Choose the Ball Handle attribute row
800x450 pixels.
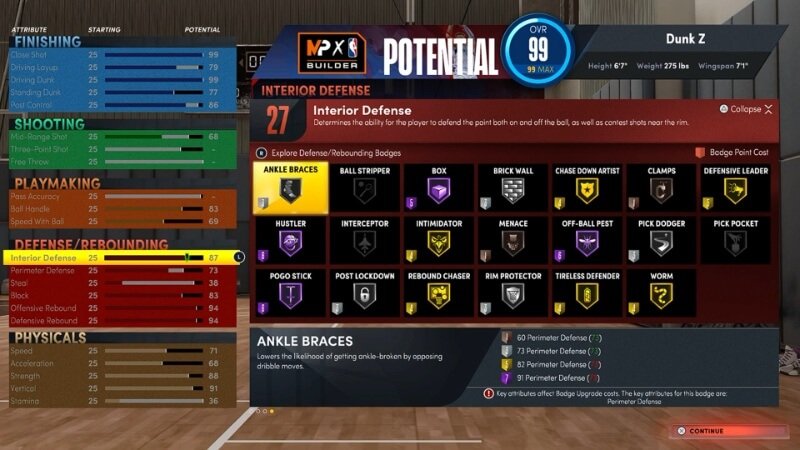click(x=120, y=209)
